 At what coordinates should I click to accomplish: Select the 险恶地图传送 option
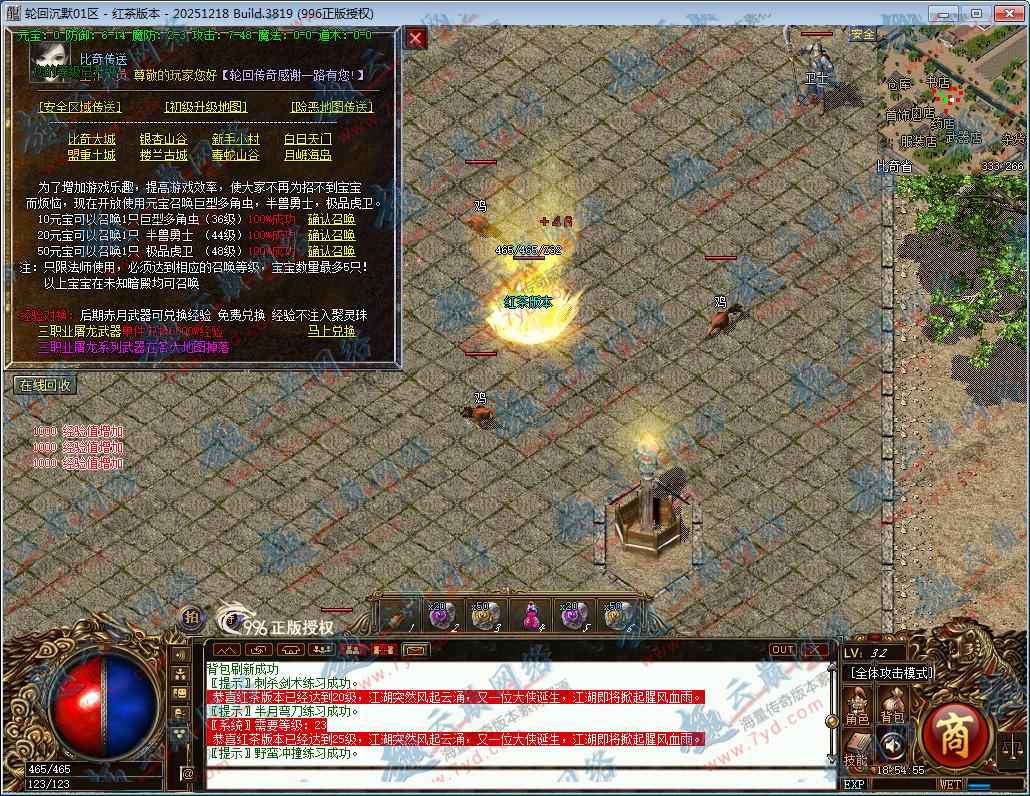331,107
